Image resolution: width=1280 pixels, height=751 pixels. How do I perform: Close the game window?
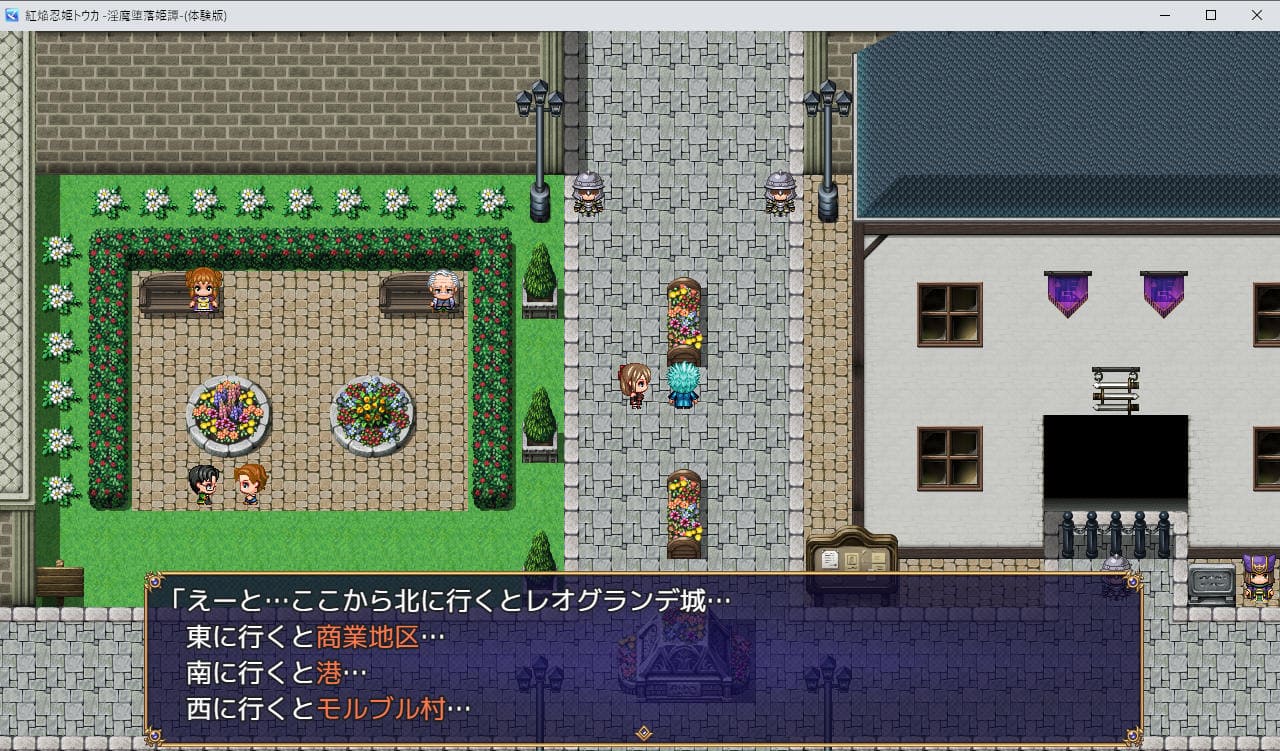click(x=1256, y=15)
